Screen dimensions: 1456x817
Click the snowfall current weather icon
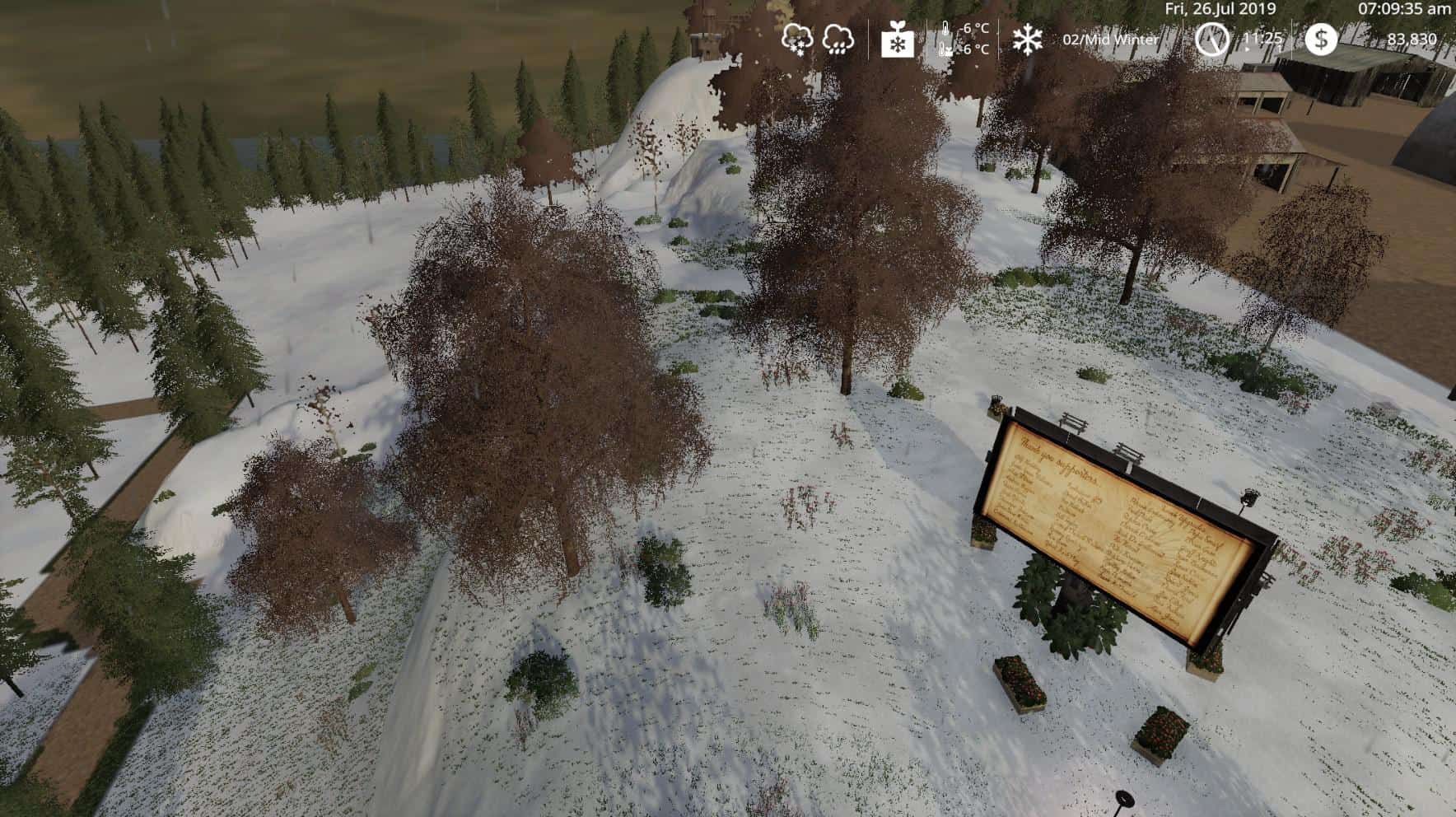(x=798, y=39)
